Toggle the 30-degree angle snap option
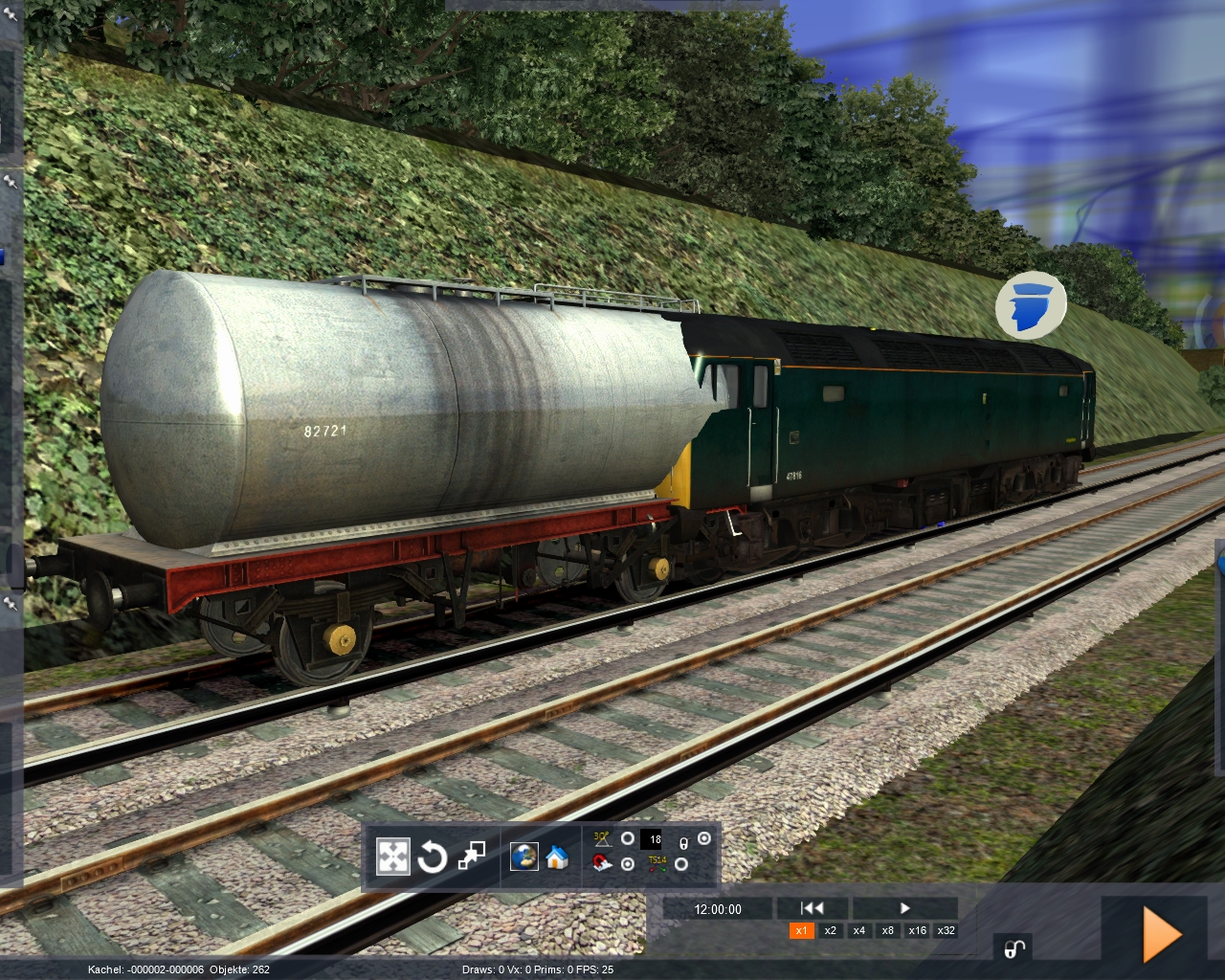1225x980 pixels. click(x=602, y=838)
